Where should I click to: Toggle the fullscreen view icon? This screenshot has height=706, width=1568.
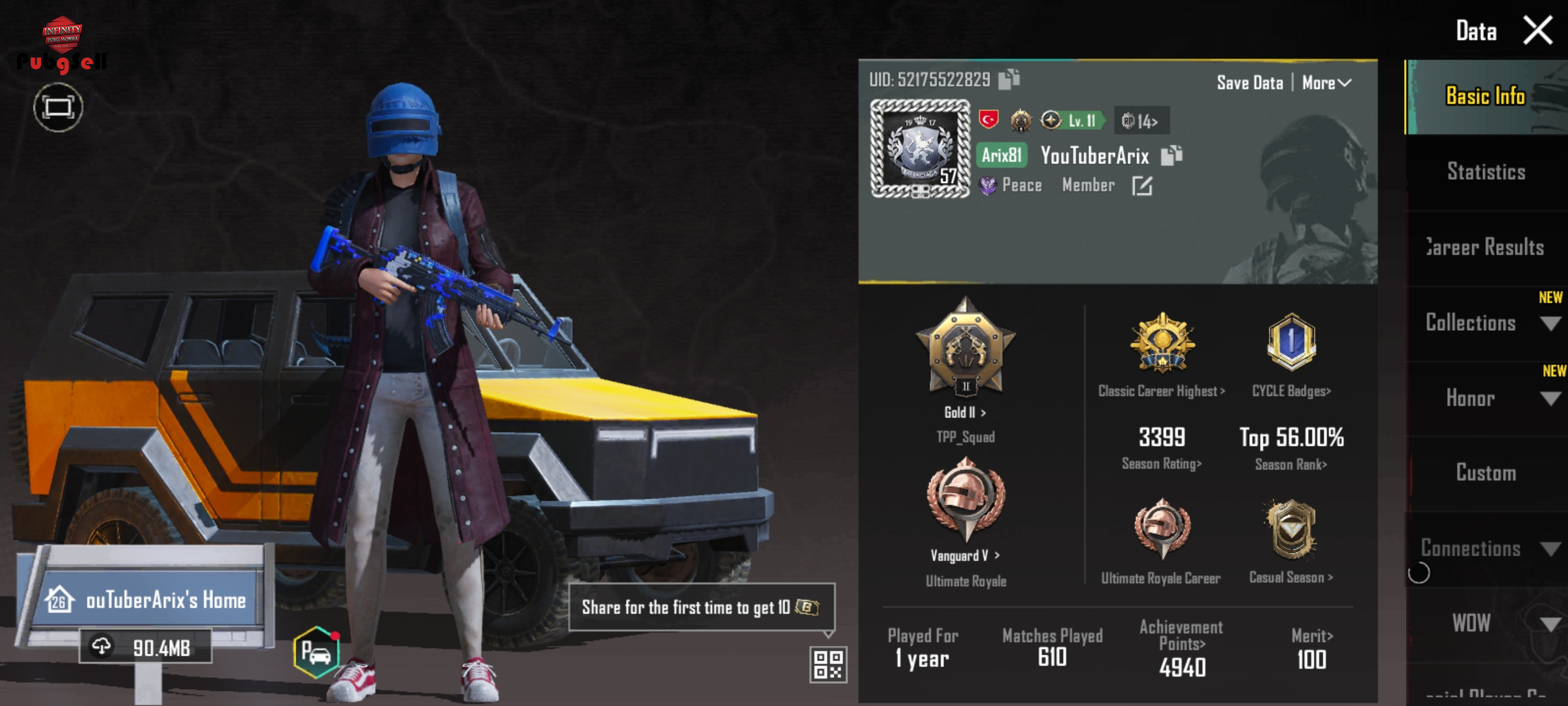pos(58,107)
